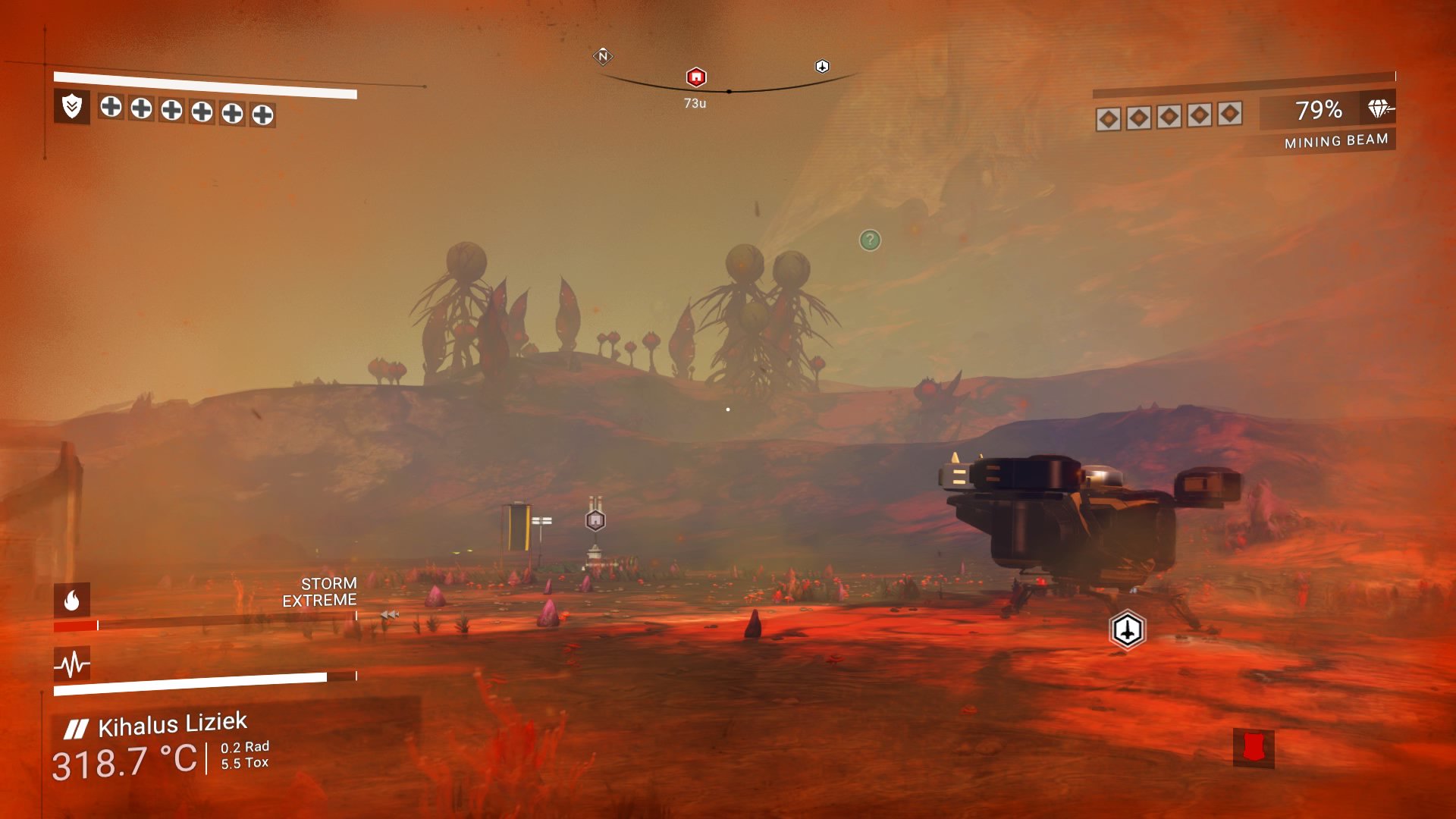Expand the download marker on the compass bar
Screen dimensions: 1456x819
tap(821, 67)
